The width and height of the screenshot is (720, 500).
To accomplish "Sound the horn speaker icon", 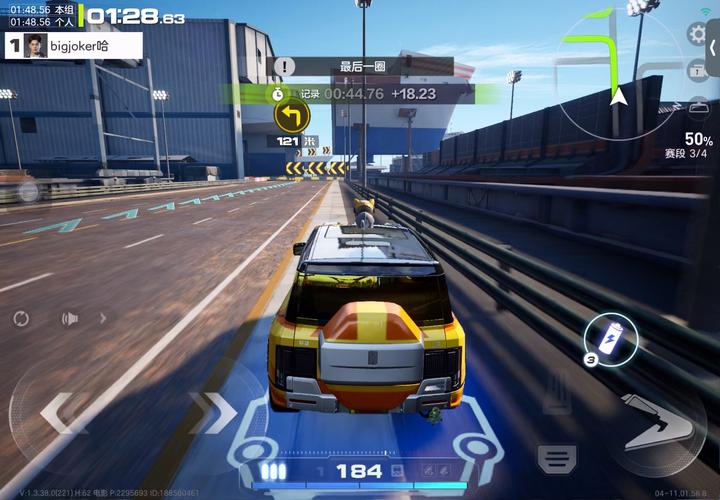I will pyautogui.click(x=69, y=319).
